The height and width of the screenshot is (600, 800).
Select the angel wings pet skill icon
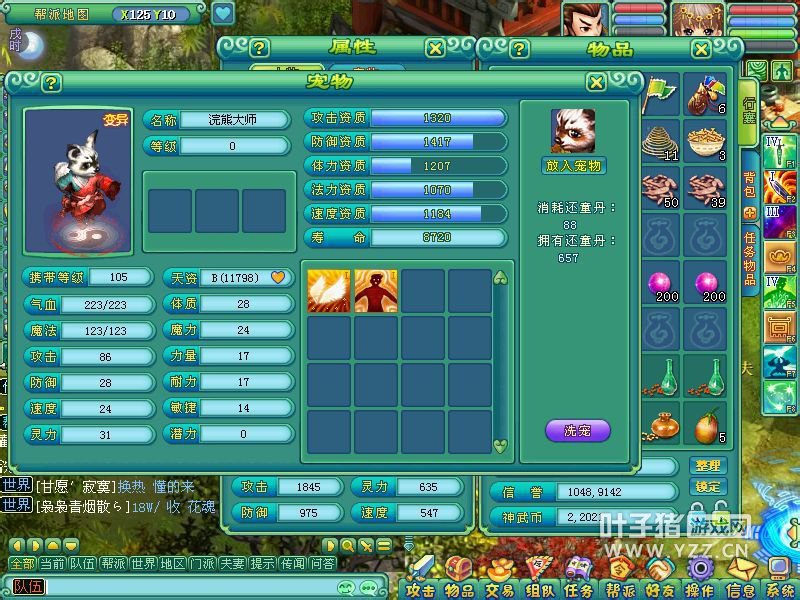click(x=329, y=291)
